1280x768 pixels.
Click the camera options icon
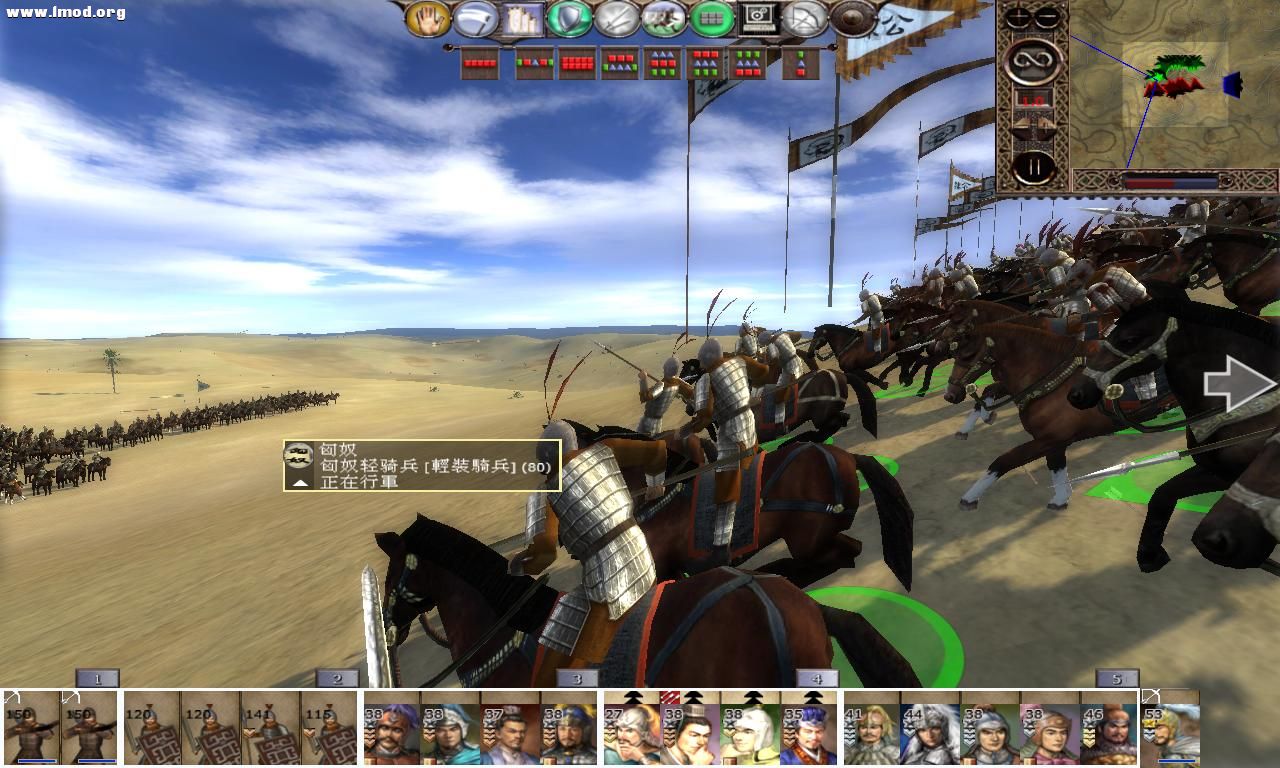[x=756, y=17]
